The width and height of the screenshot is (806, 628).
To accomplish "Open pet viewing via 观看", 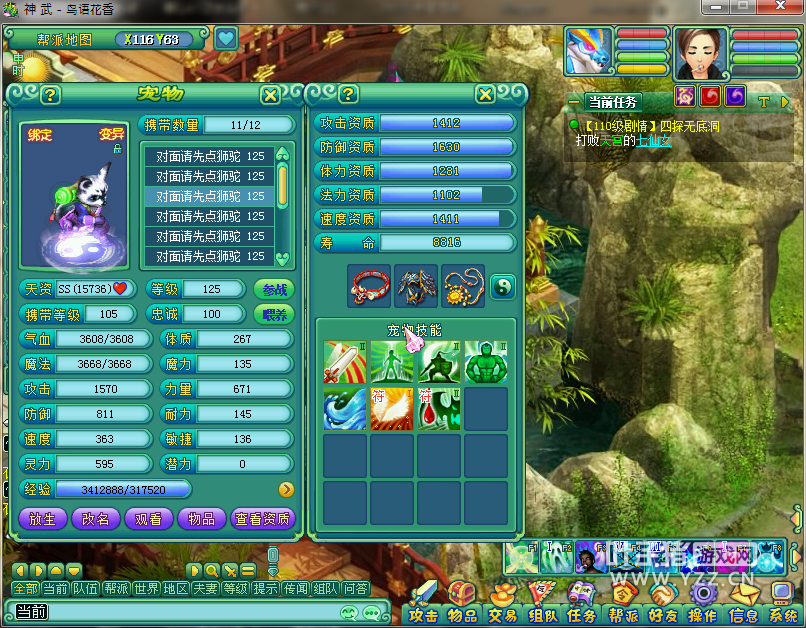I will click(x=148, y=518).
